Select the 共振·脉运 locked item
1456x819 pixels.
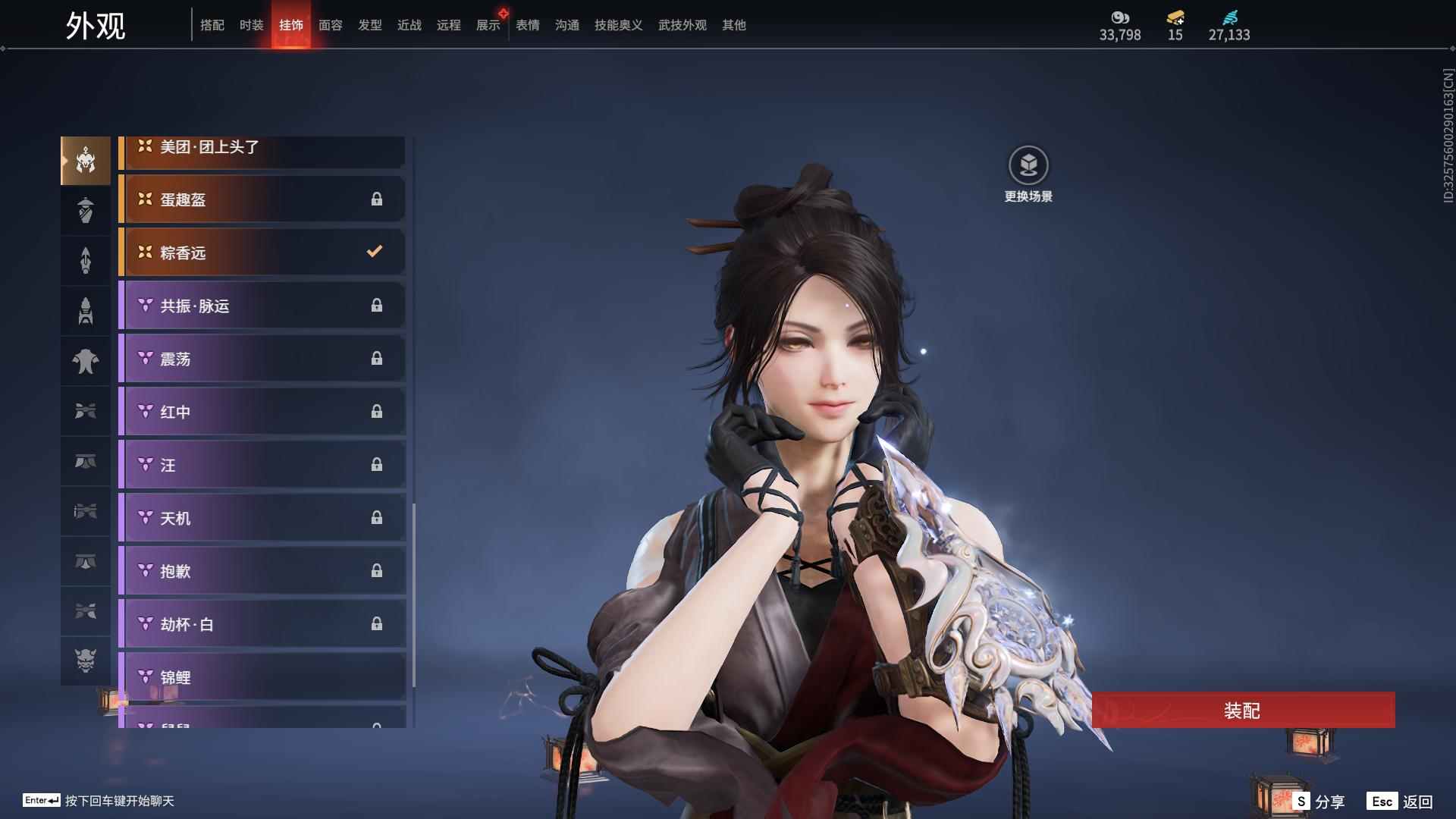pos(262,306)
